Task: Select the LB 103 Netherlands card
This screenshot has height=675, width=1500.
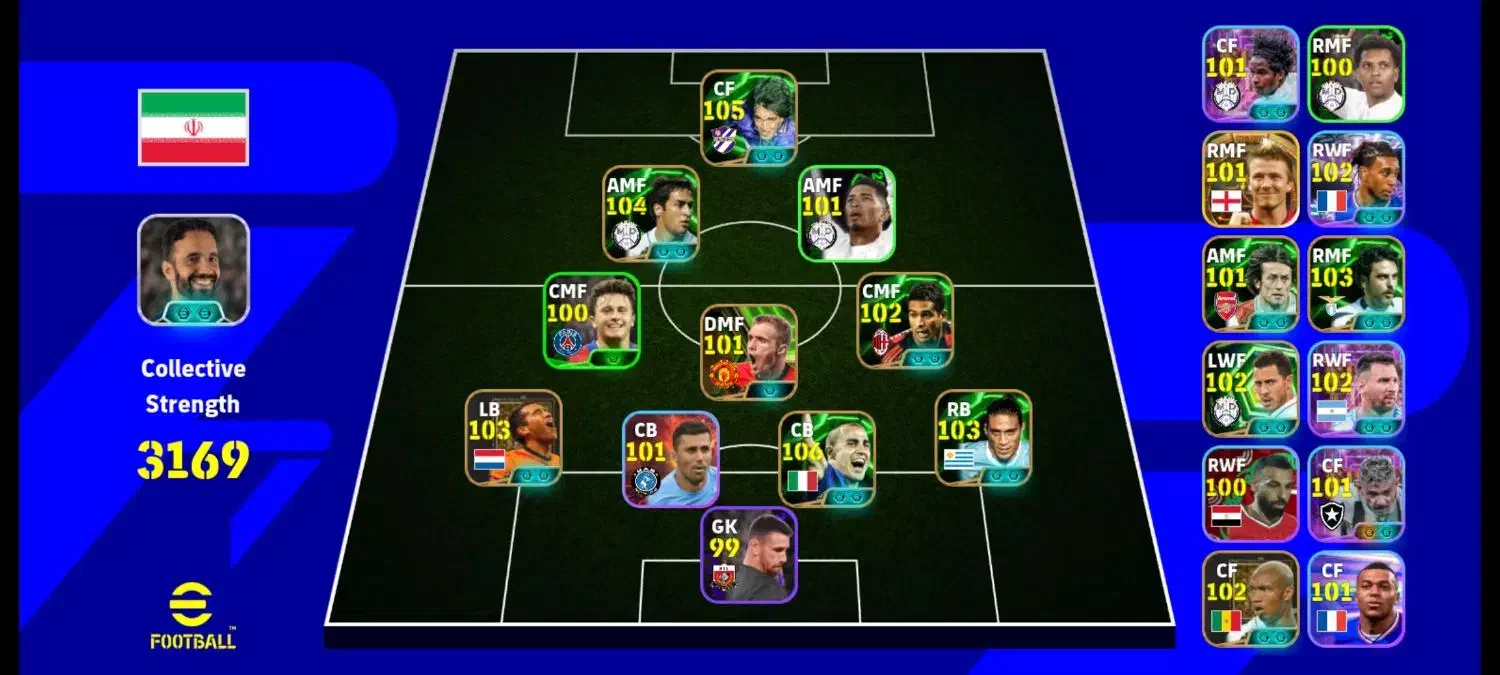Action: pos(513,437)
